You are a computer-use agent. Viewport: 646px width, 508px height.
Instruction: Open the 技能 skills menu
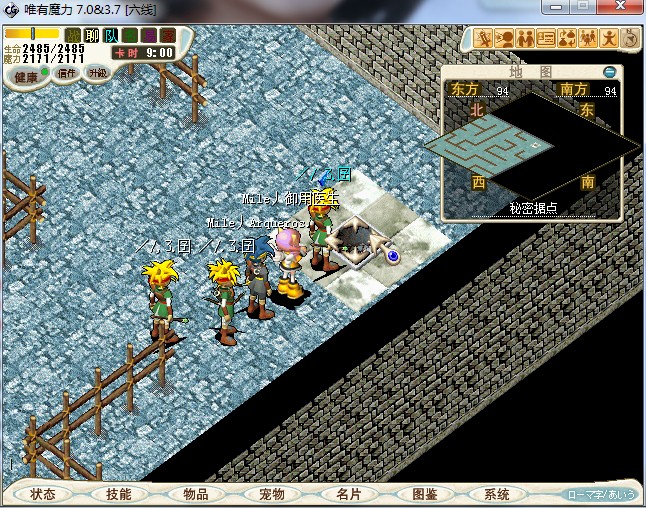click(118, 494)
